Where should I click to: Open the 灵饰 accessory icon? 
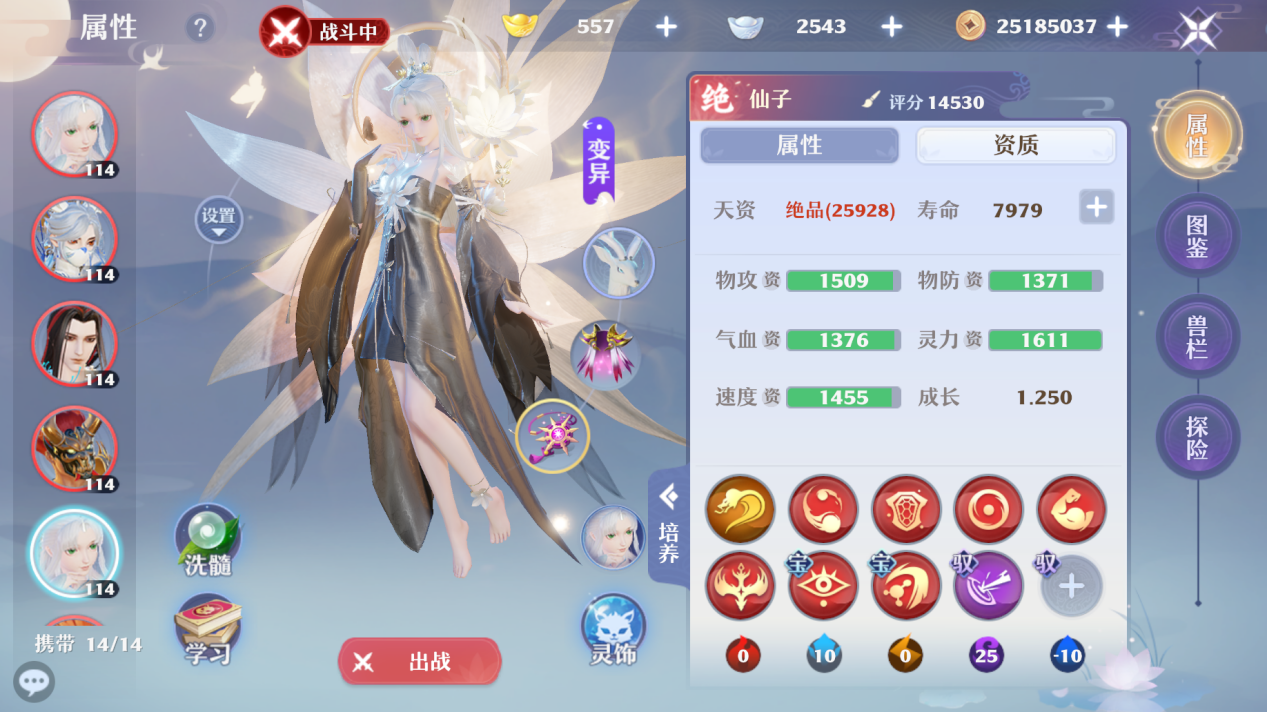[613, 629]
